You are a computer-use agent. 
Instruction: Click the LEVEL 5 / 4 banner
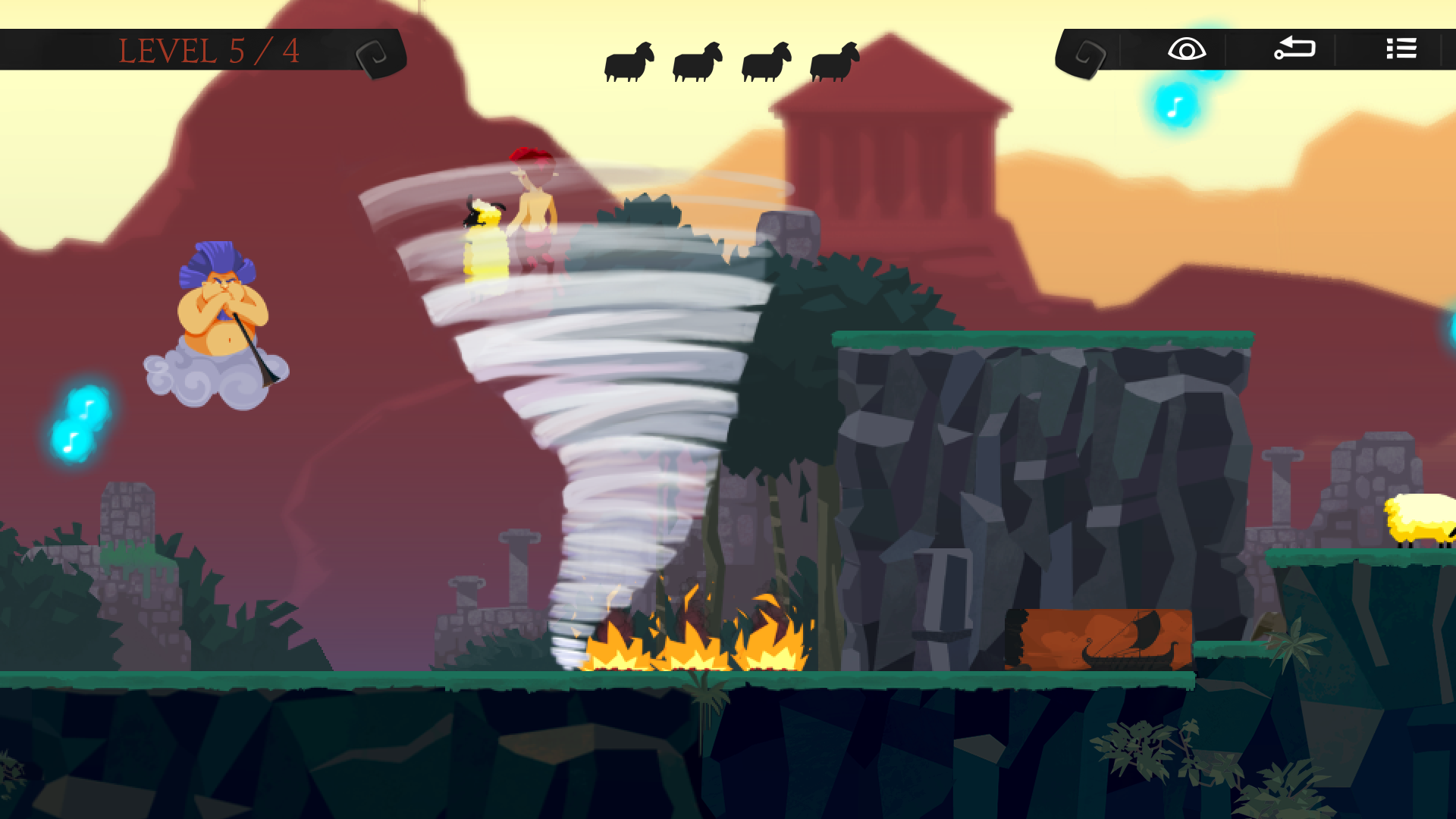[209, 51]
